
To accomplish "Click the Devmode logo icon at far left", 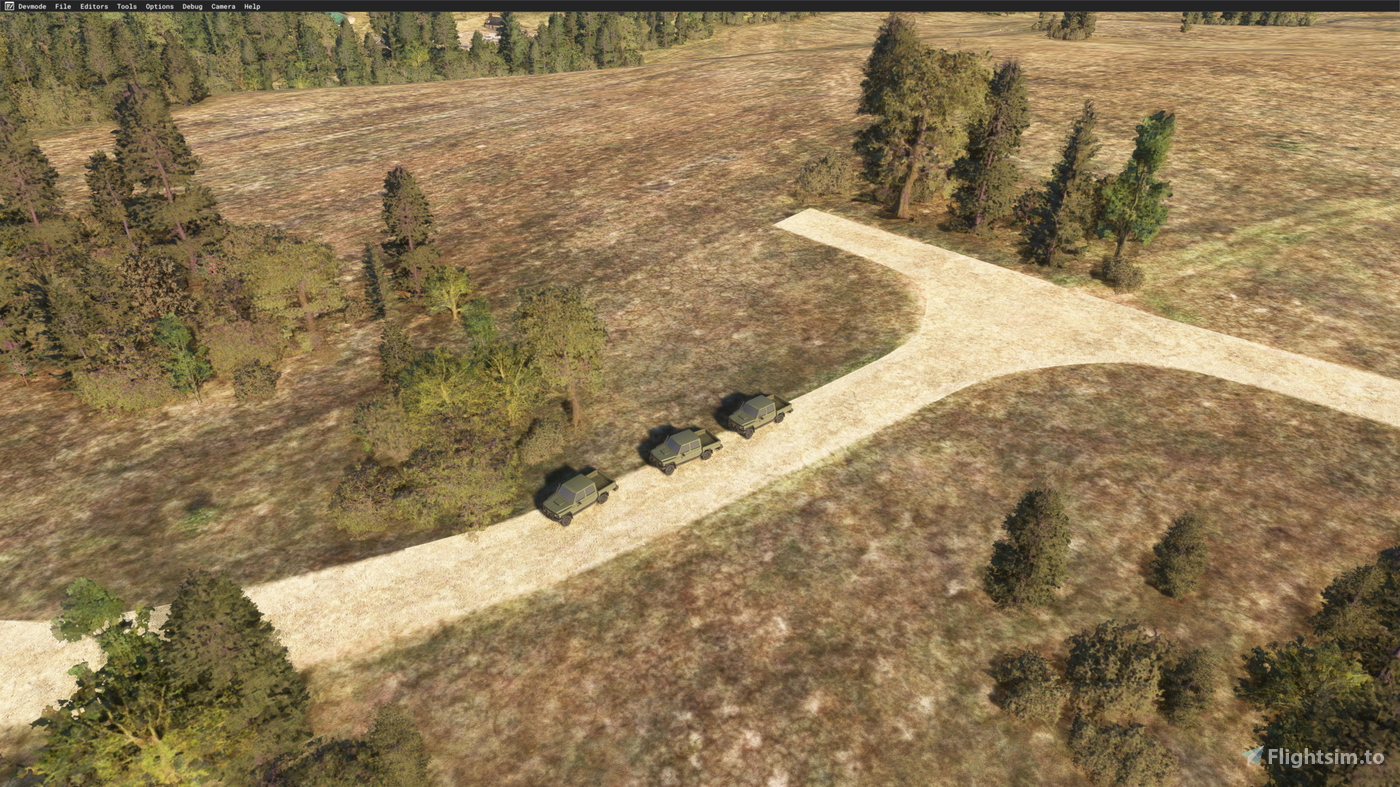I will click(x=8, y=5).
